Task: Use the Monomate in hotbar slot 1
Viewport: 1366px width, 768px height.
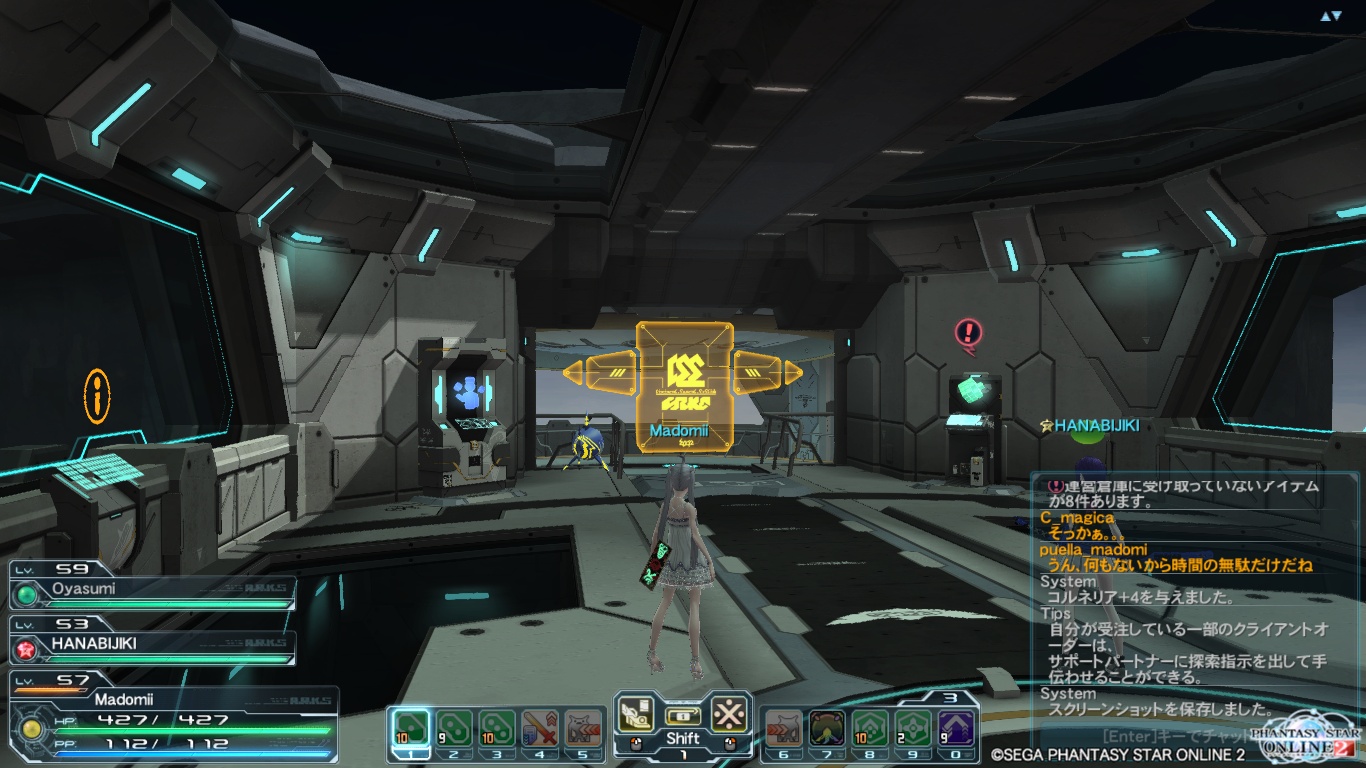Action: pyautogui.click(x=410, y=727)
